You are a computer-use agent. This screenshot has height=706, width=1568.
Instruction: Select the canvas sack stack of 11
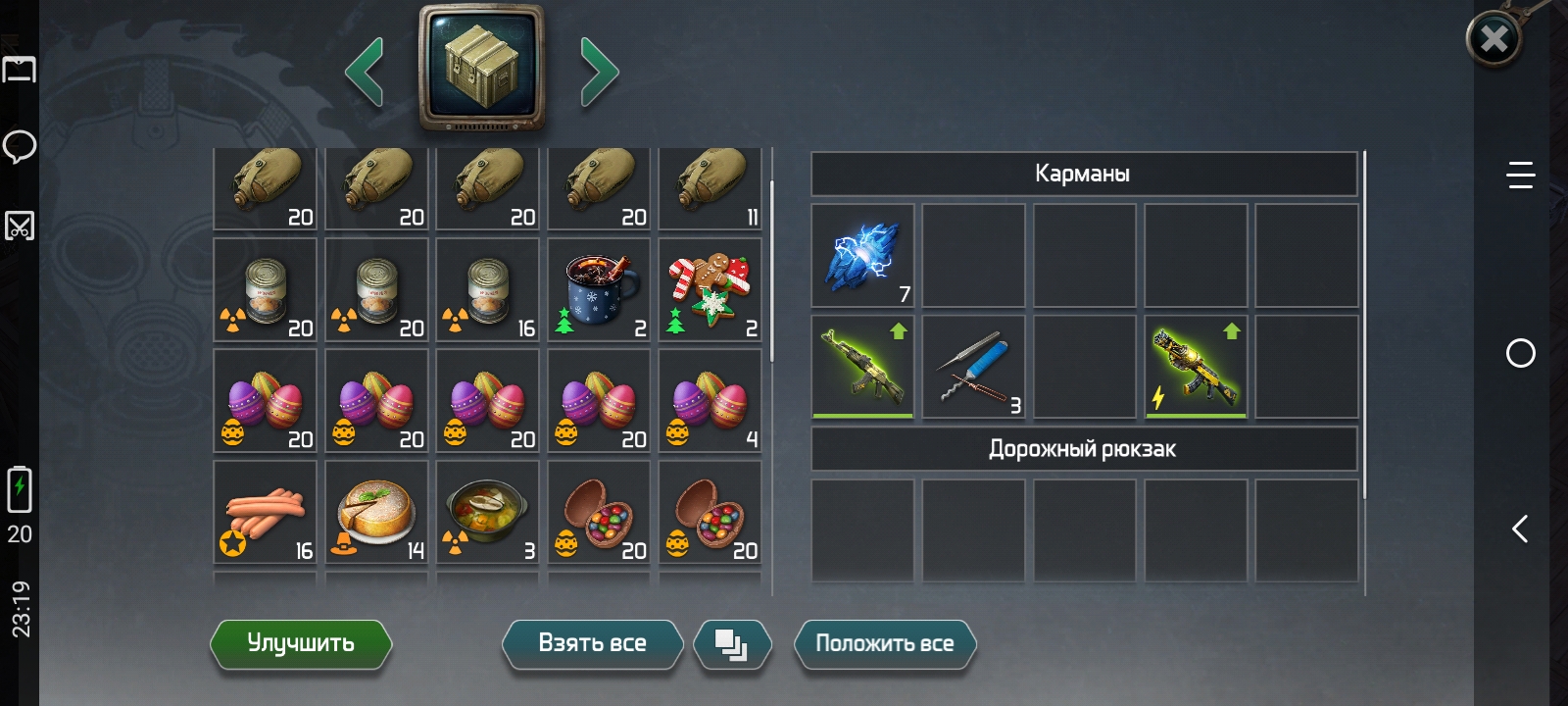pos(710,188)
